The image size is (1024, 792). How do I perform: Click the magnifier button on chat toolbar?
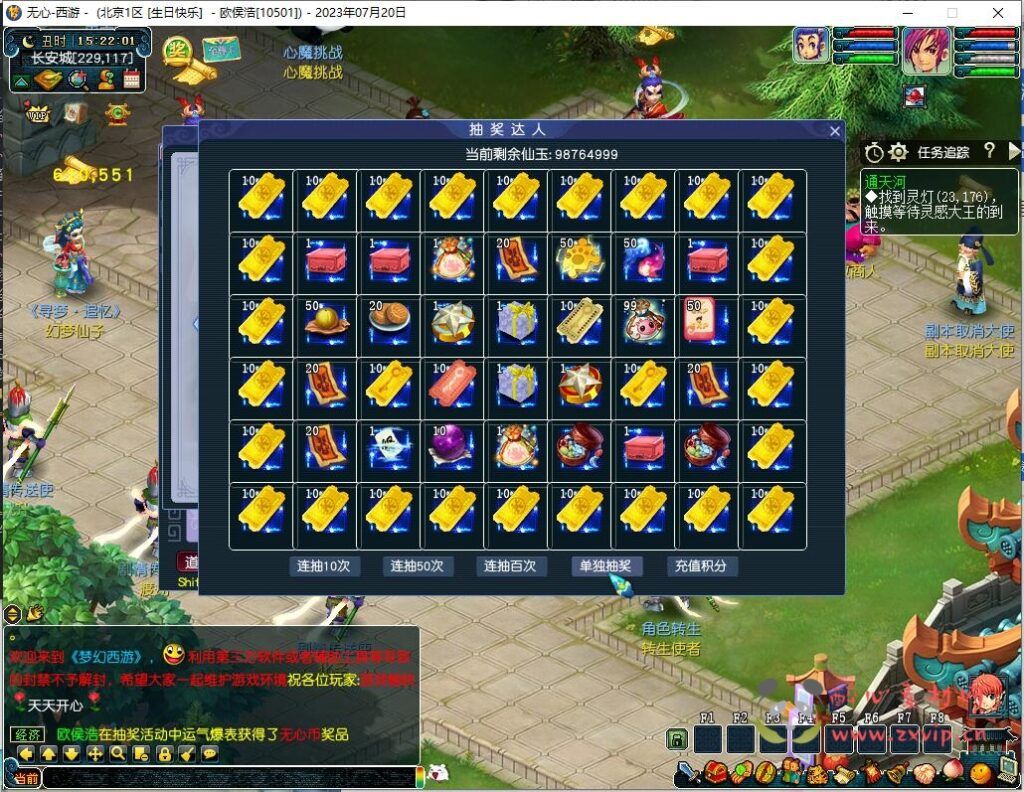(x=118, y=754)
